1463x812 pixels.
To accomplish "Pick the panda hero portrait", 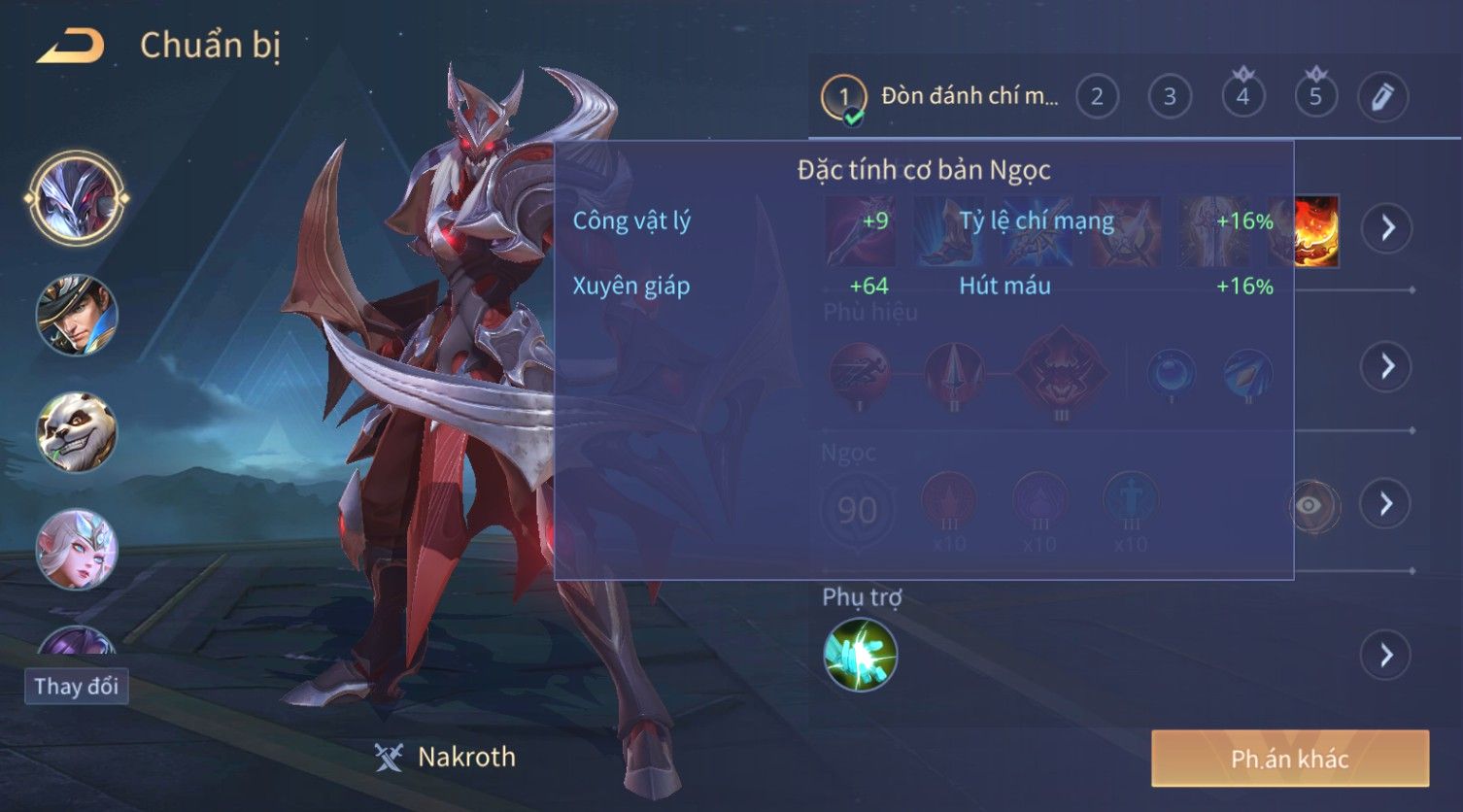I will point(77,432).
